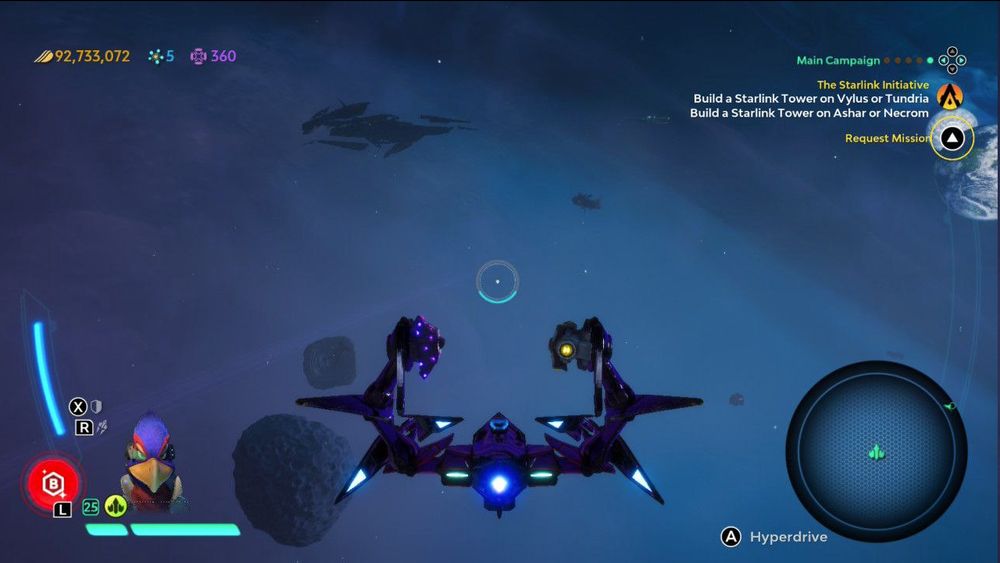The height and width of the screenshot is (563, 1000).
Task: Select the Vylus or Tundria tower objective
Action: [x=811, y=99]
